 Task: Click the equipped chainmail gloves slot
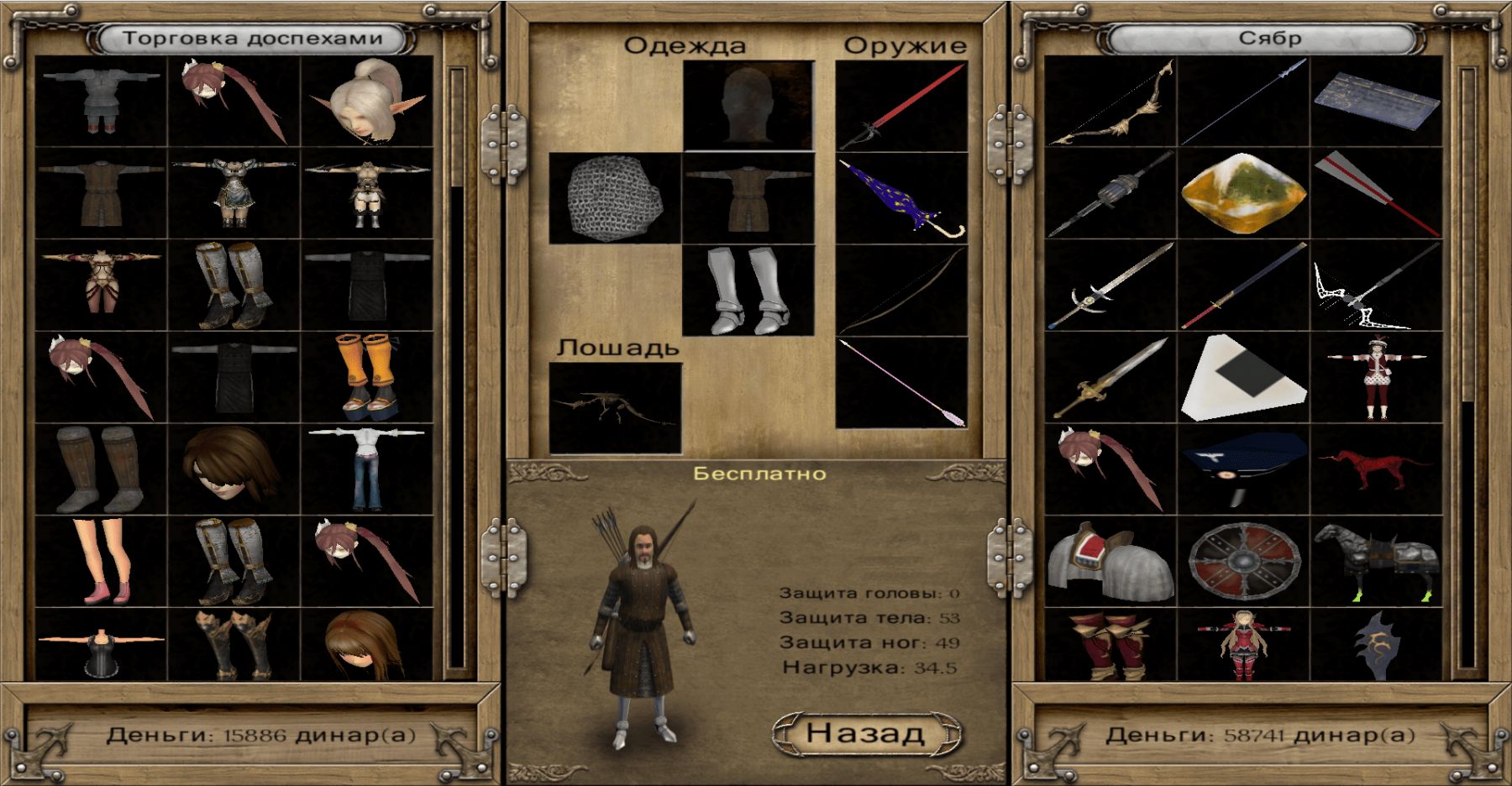point(615,199)
